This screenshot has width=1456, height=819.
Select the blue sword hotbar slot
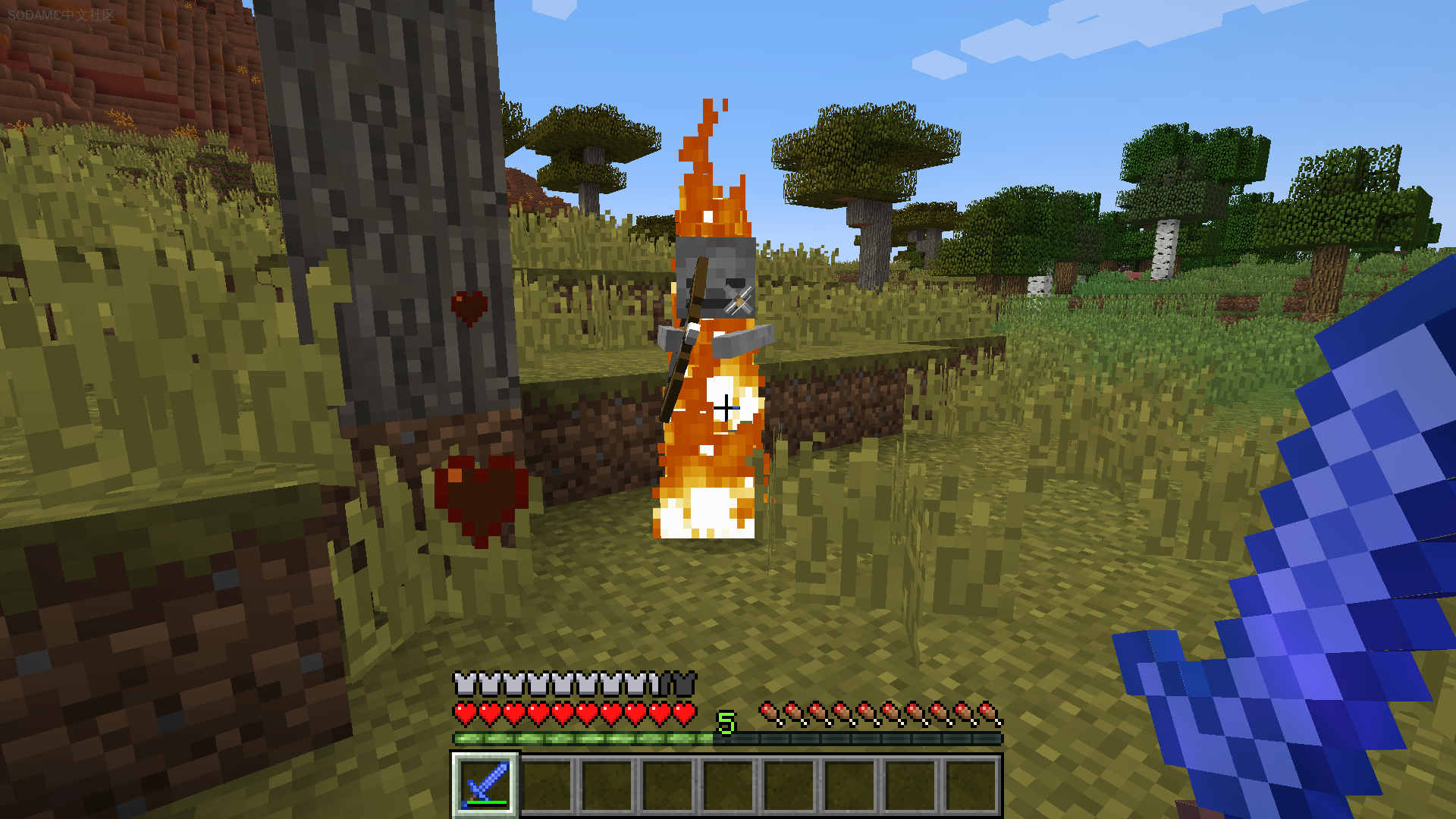click(485, 785)
